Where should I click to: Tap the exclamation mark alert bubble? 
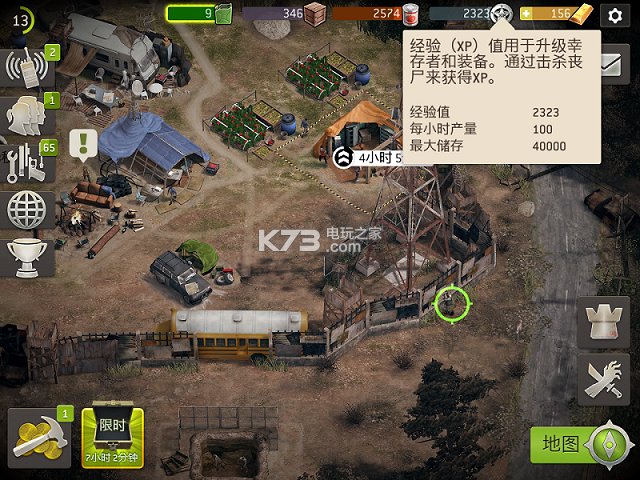pyautogui.click(x=85, y=144)
